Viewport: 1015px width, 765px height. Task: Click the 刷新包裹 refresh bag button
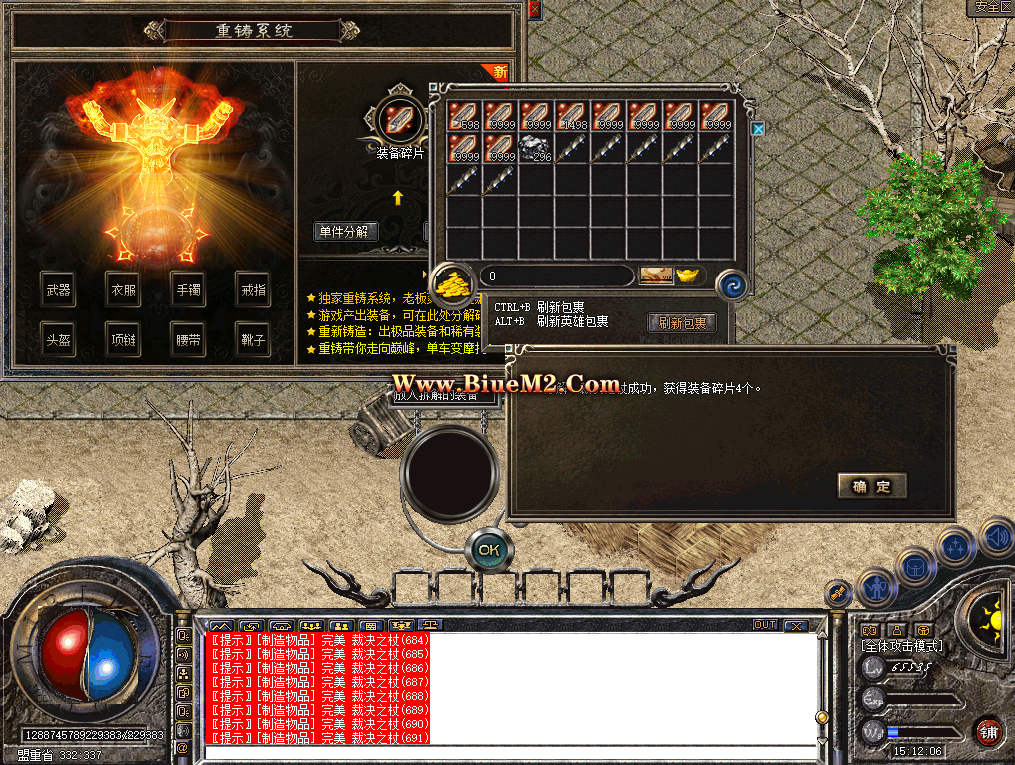point(683,323)
